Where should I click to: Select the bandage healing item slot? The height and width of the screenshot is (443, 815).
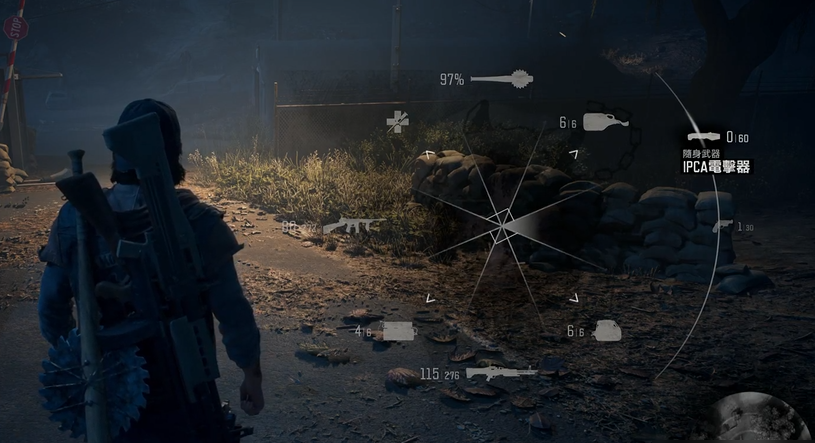coord(397,122)
